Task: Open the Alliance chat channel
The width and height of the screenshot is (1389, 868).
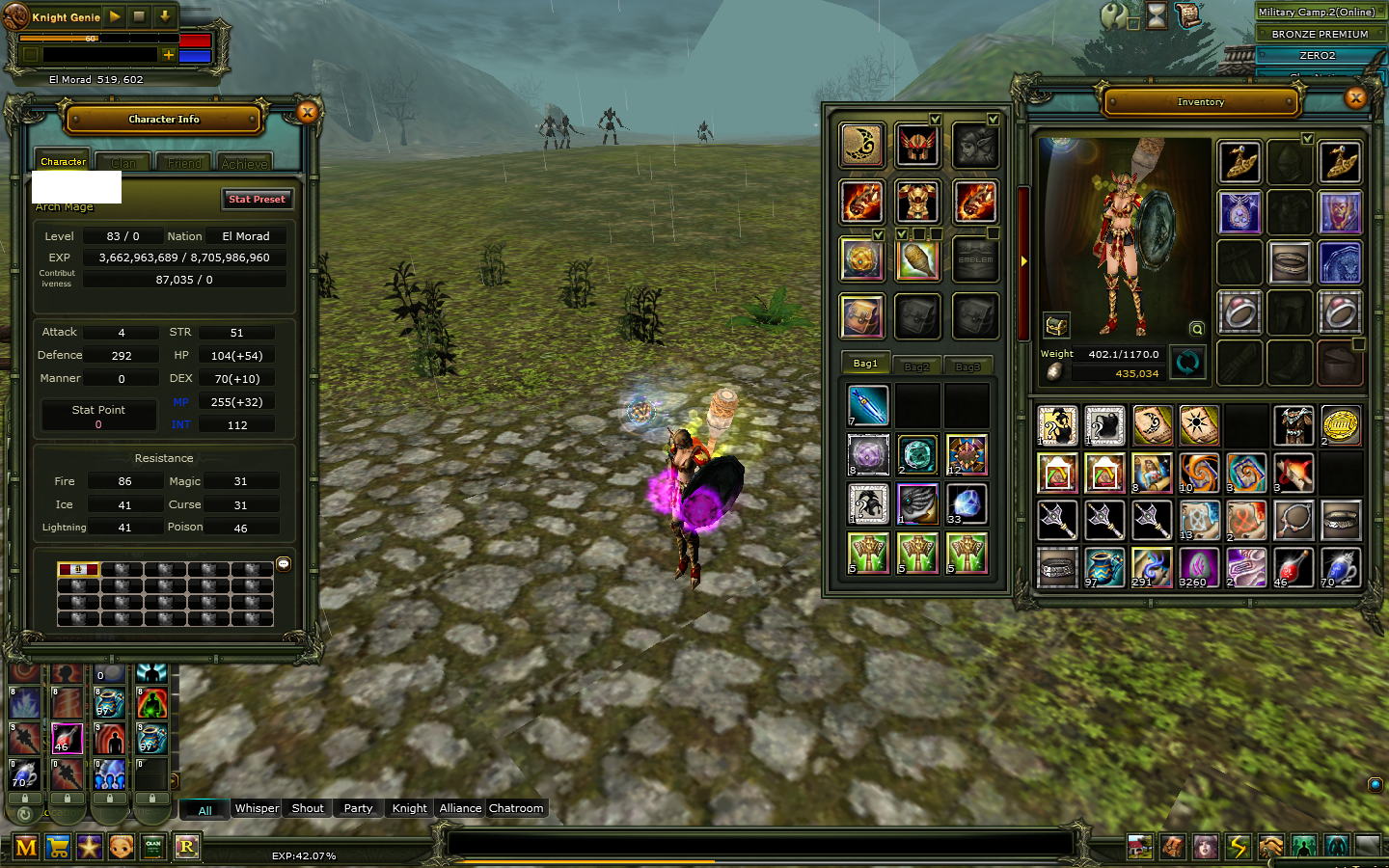Action: [x=460, y=808]
